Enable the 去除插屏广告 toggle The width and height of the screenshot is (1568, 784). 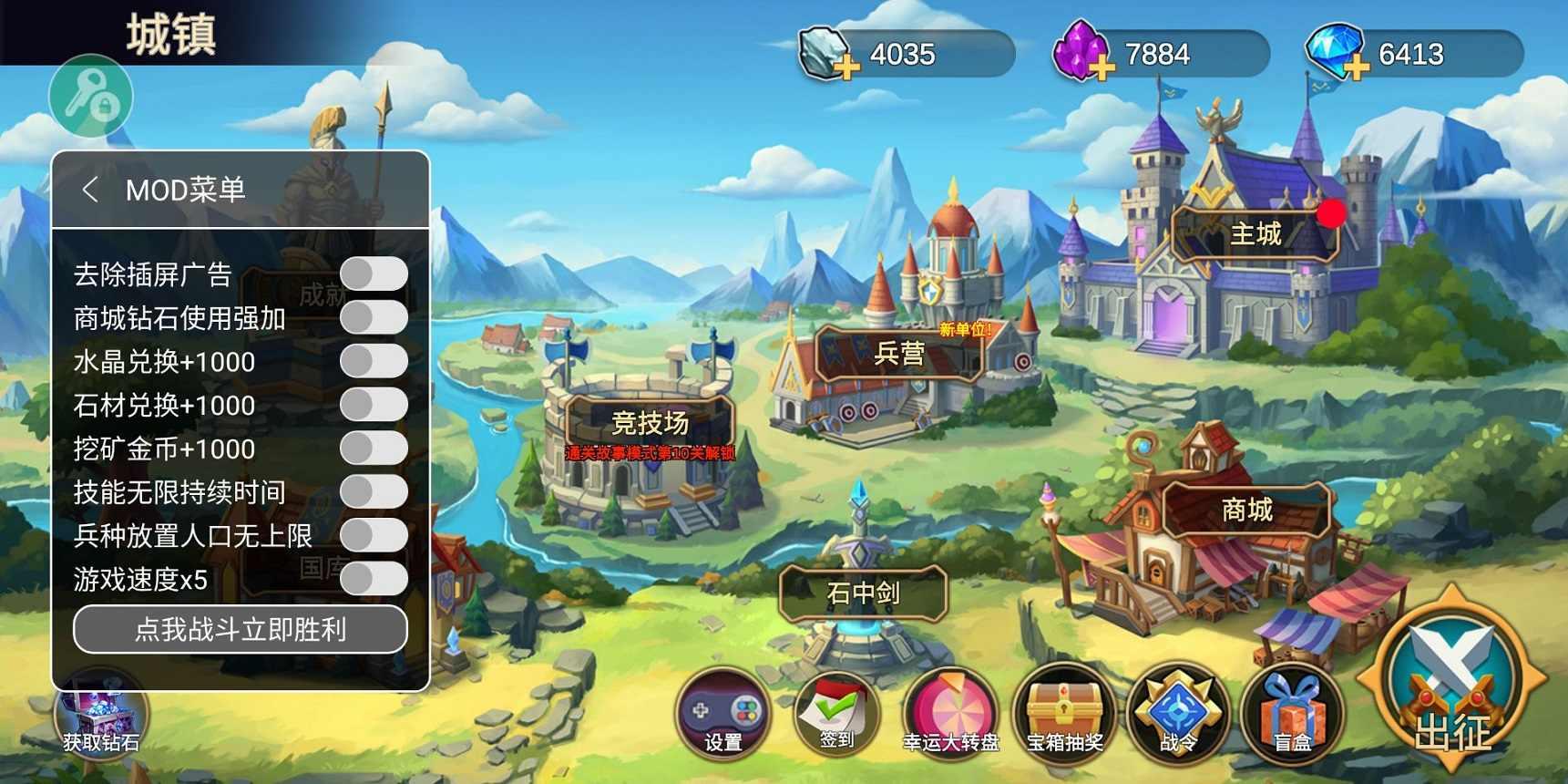click(x=374, y=273)
